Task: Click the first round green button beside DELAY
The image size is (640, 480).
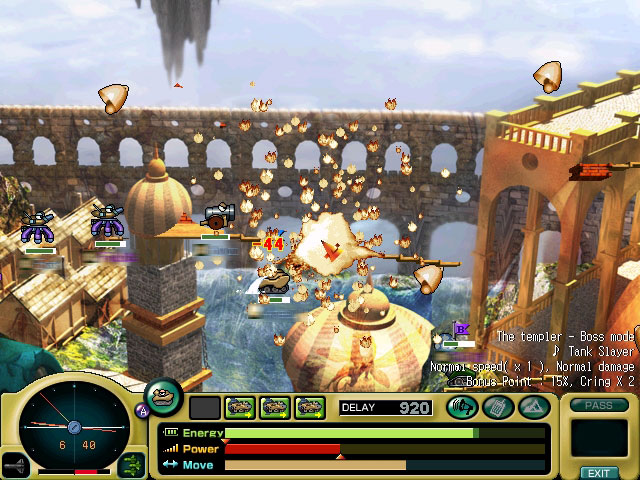Action: pos(461,407)
